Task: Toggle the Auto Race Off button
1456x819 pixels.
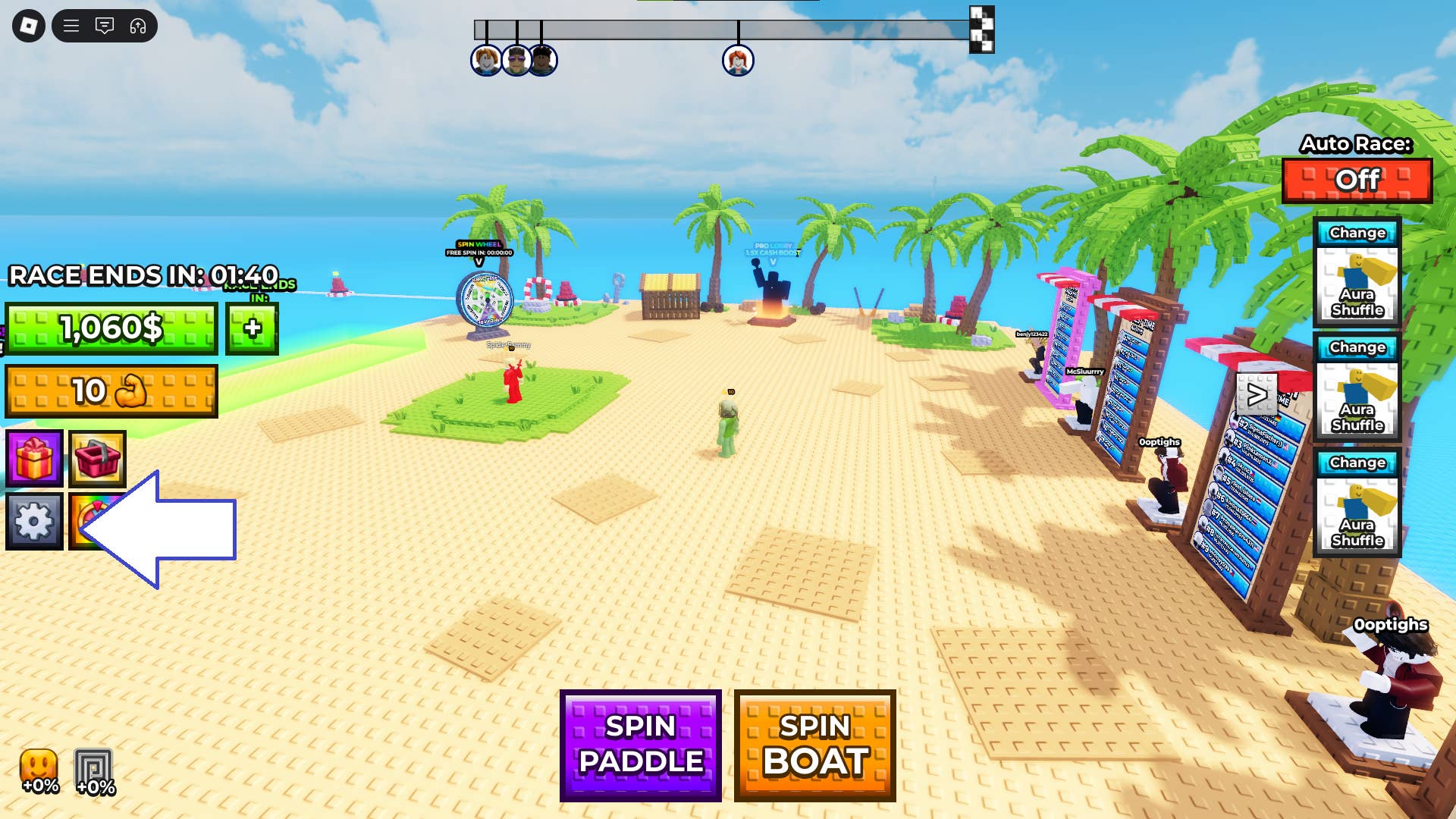Action: (x=1357, y=180)
